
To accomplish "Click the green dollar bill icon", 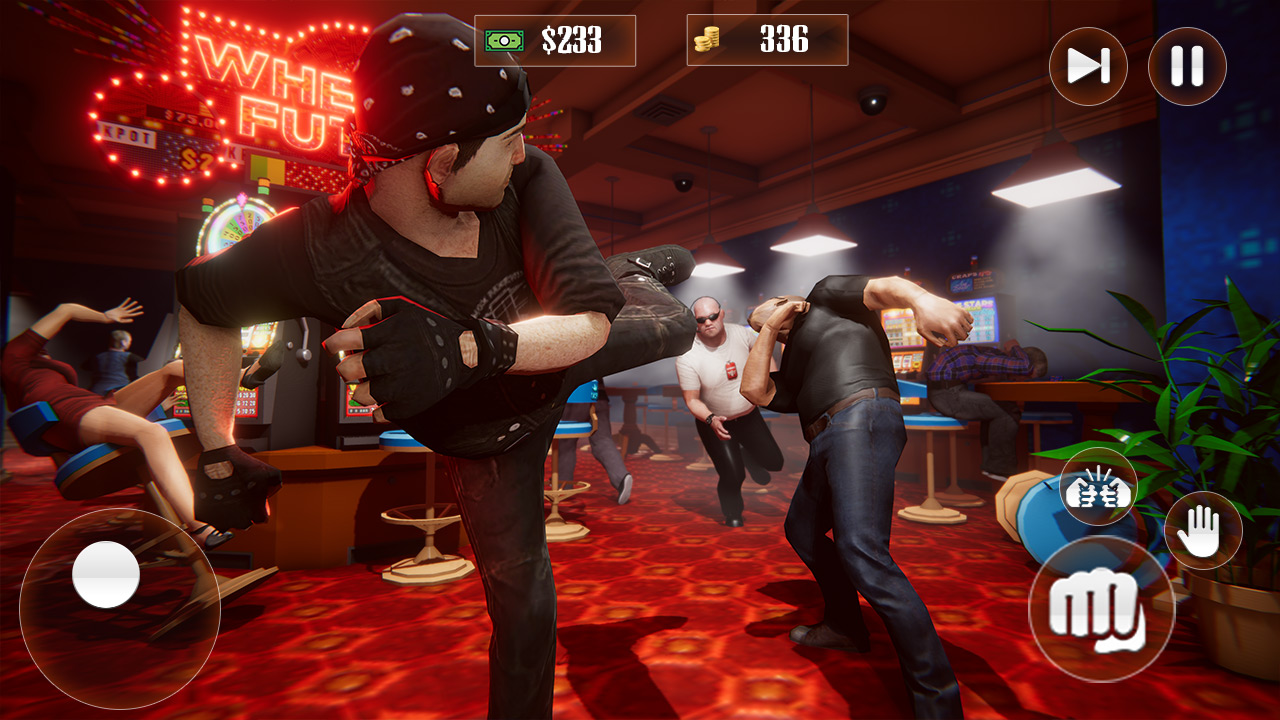I will coord(505,38).
